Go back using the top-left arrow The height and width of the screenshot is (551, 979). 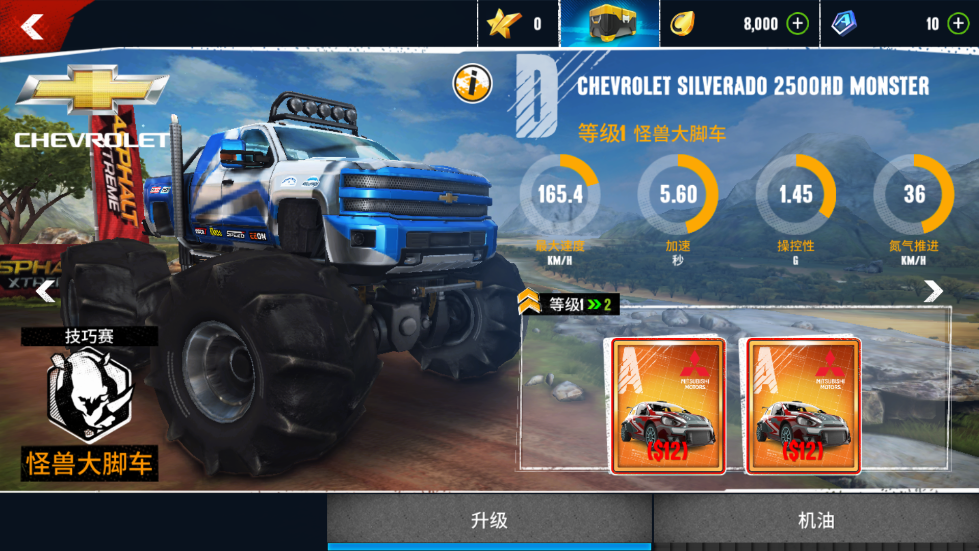pos(33,25)
